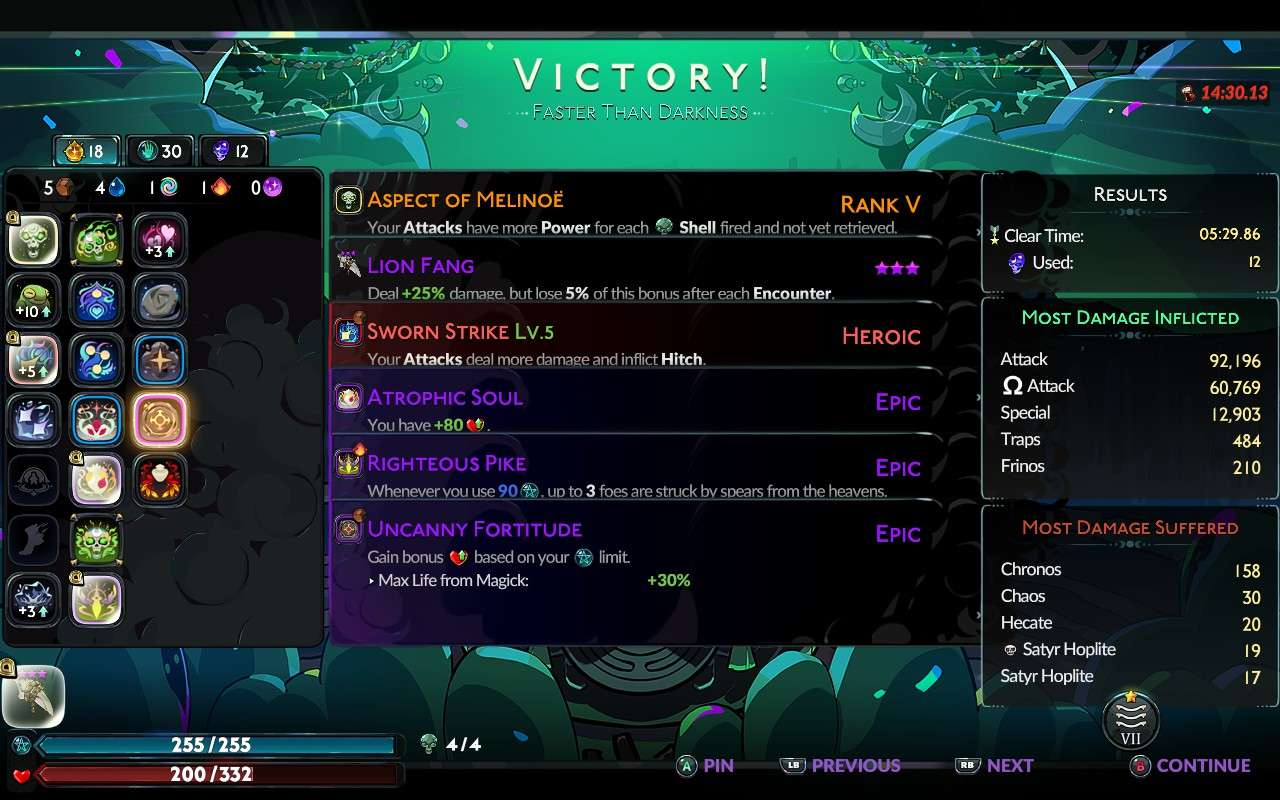Select the pink hearts icon with +3
1280x800 pixels.
tap(160, 240)
